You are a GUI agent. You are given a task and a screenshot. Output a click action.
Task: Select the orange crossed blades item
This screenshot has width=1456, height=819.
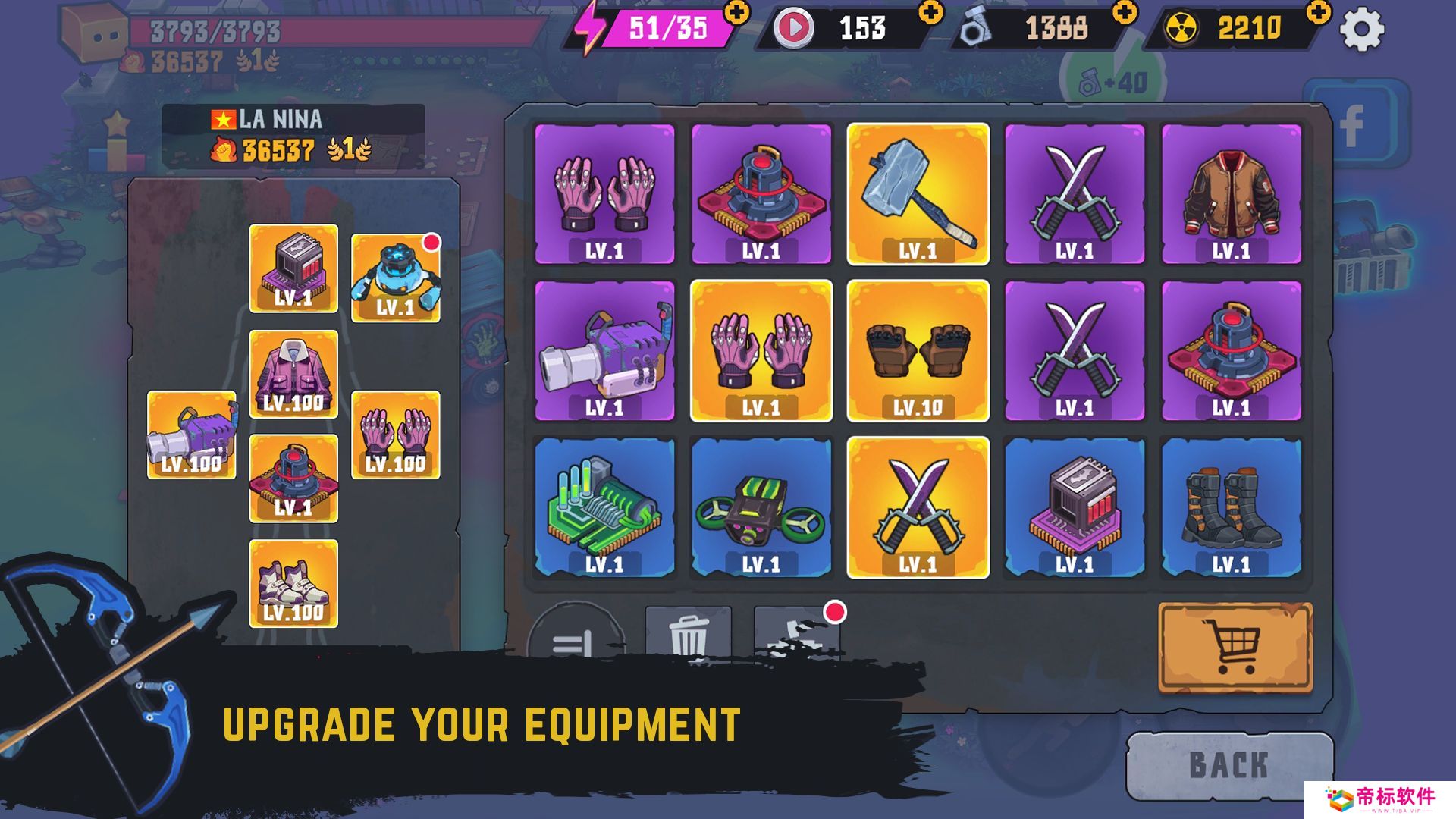918,507
